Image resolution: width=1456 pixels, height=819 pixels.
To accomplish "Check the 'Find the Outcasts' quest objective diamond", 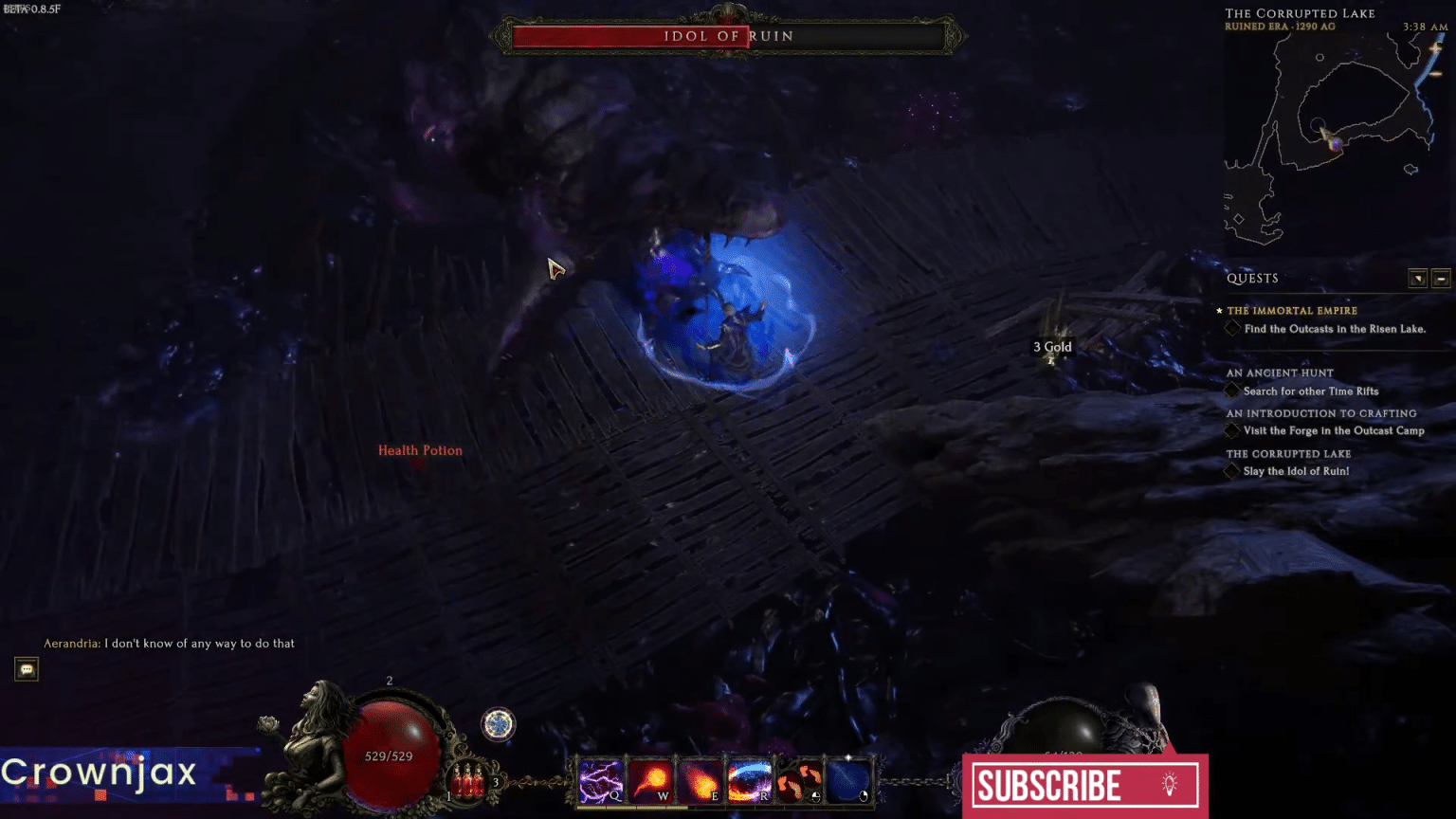I will point(1232,328).
